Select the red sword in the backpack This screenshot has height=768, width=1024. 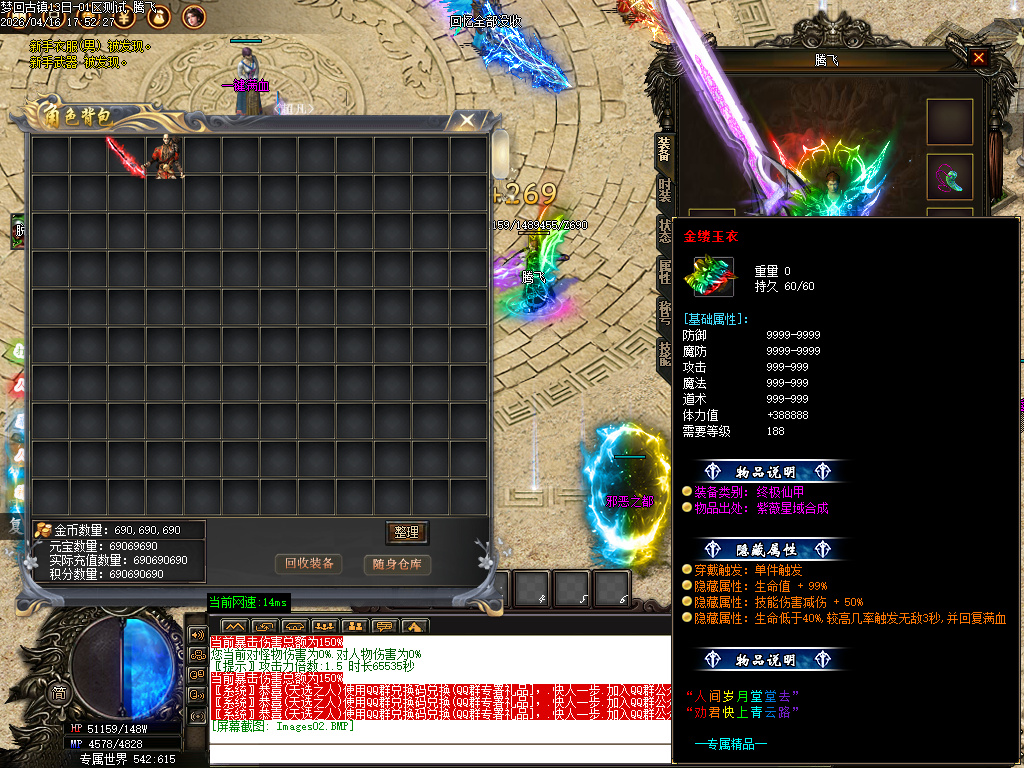(x=127, y=156)
